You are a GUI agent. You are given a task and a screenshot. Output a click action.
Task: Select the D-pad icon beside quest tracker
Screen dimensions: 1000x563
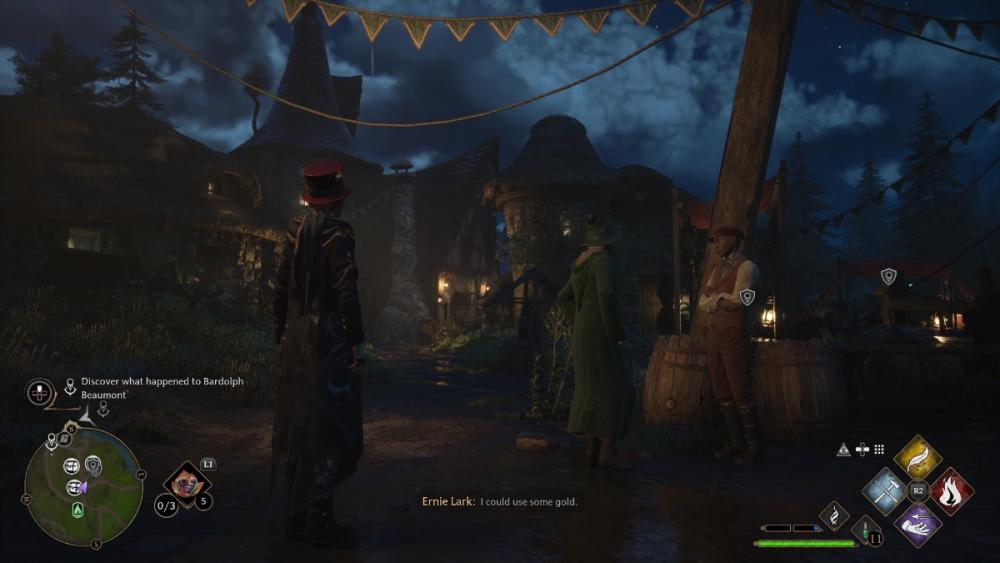(x=40, y=392)
